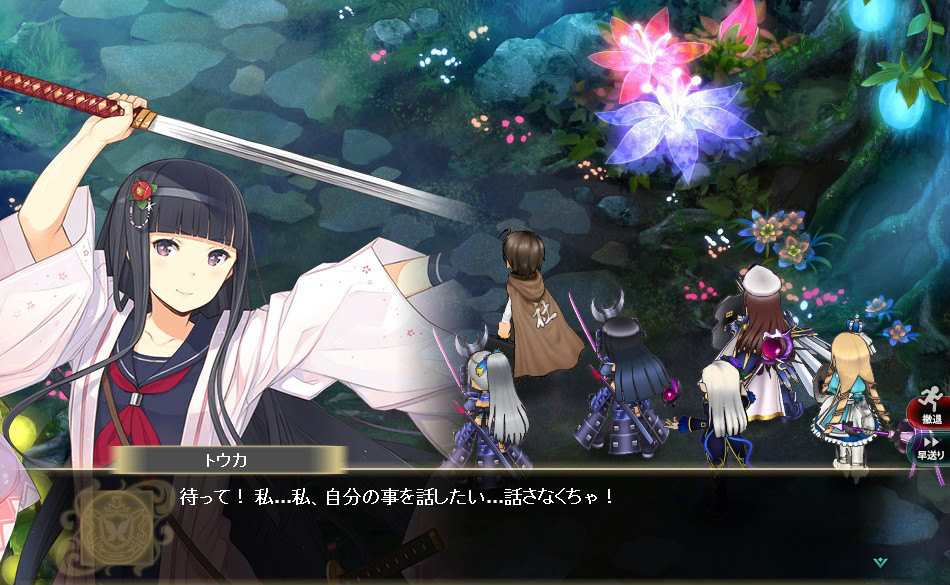This screenshot has height=585, width=950.
Task: Click the red 撤退 retreat button
Action: (927, 409)
